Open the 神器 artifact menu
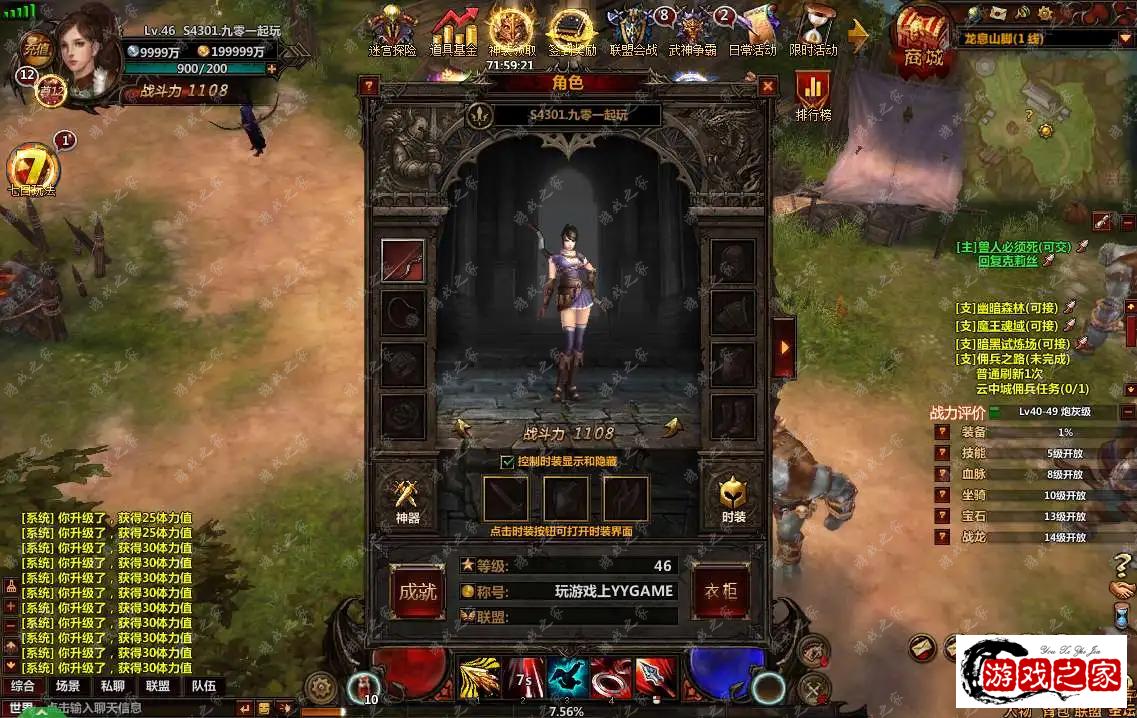The height and width of the screenshot is (718, 1137). pyautogui.click(x=407, y=497)
